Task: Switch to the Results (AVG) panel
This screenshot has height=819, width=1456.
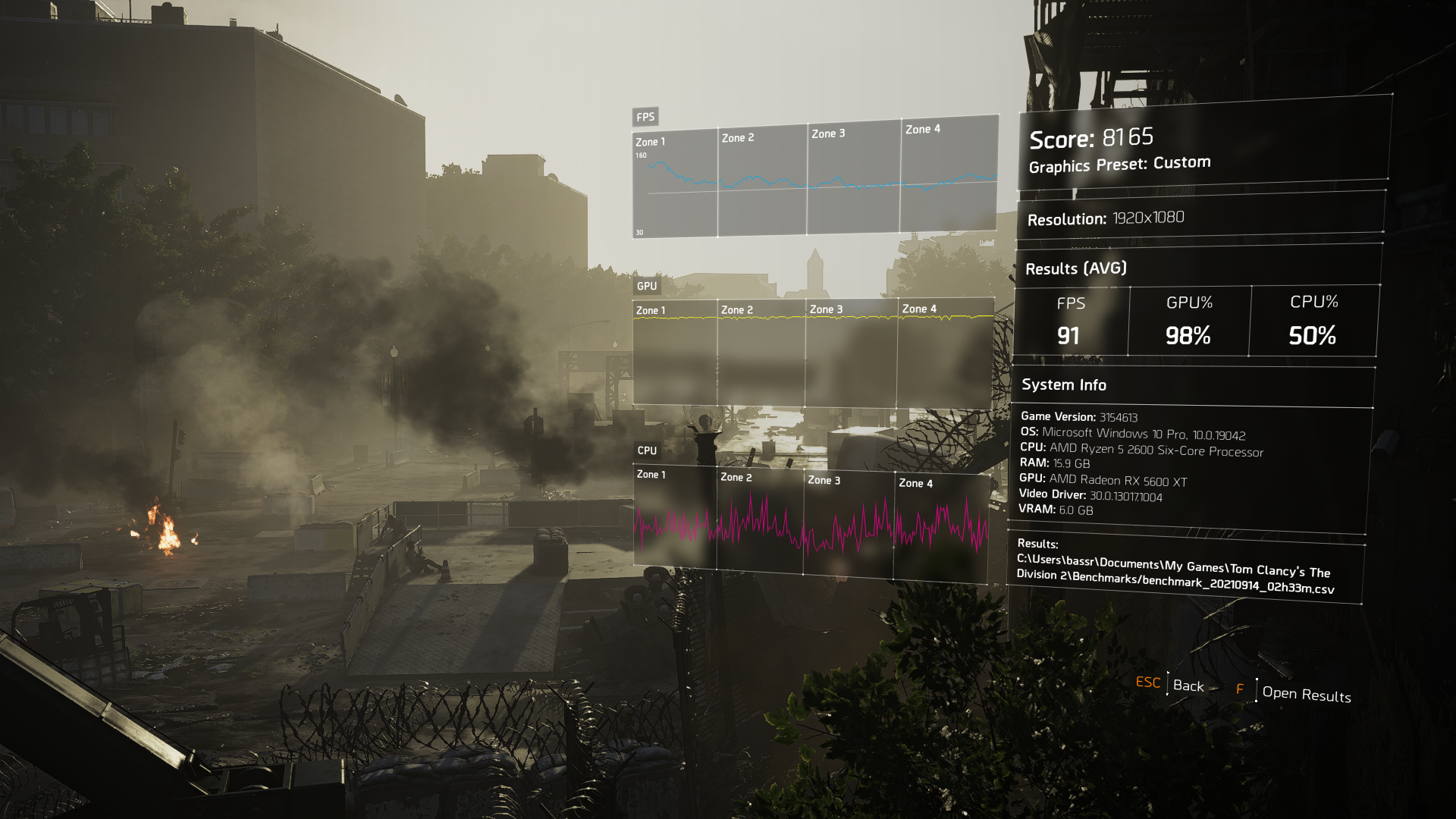Action: point(1077,268)
